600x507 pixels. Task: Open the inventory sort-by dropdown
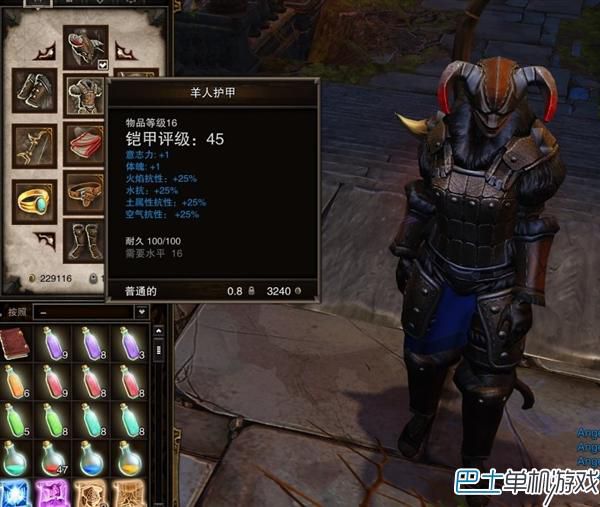[x=141, y=312]
